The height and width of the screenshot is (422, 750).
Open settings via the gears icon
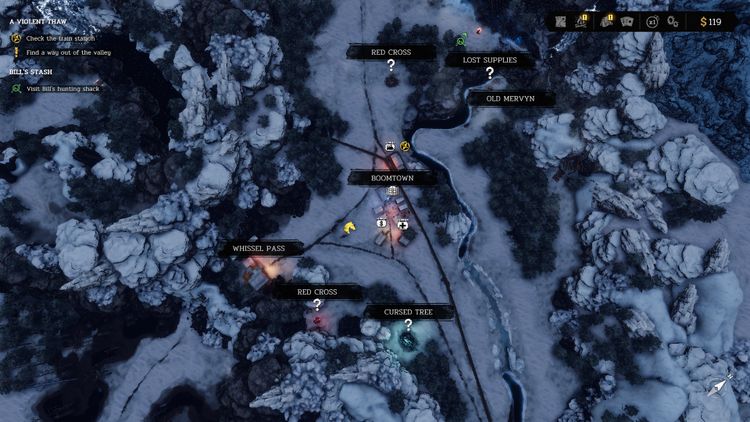click(x=676, y=21)
